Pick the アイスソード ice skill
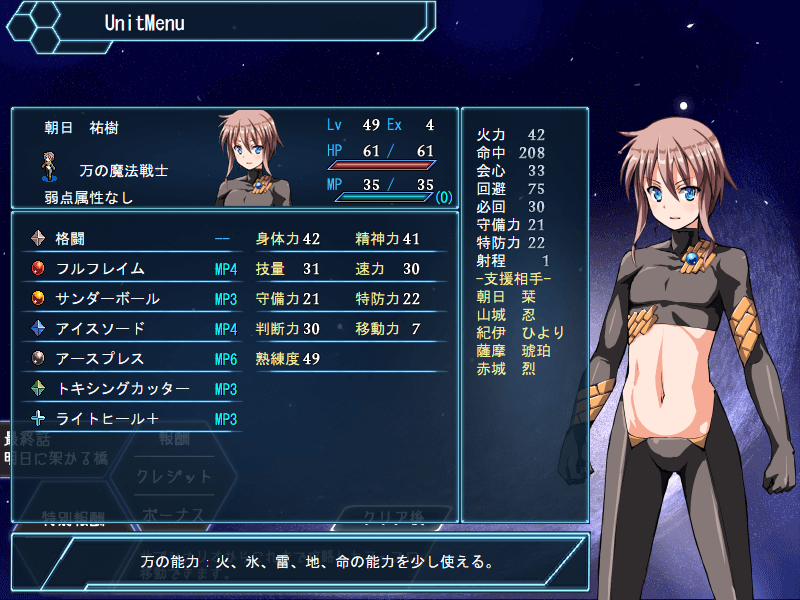 pos(130,329)
